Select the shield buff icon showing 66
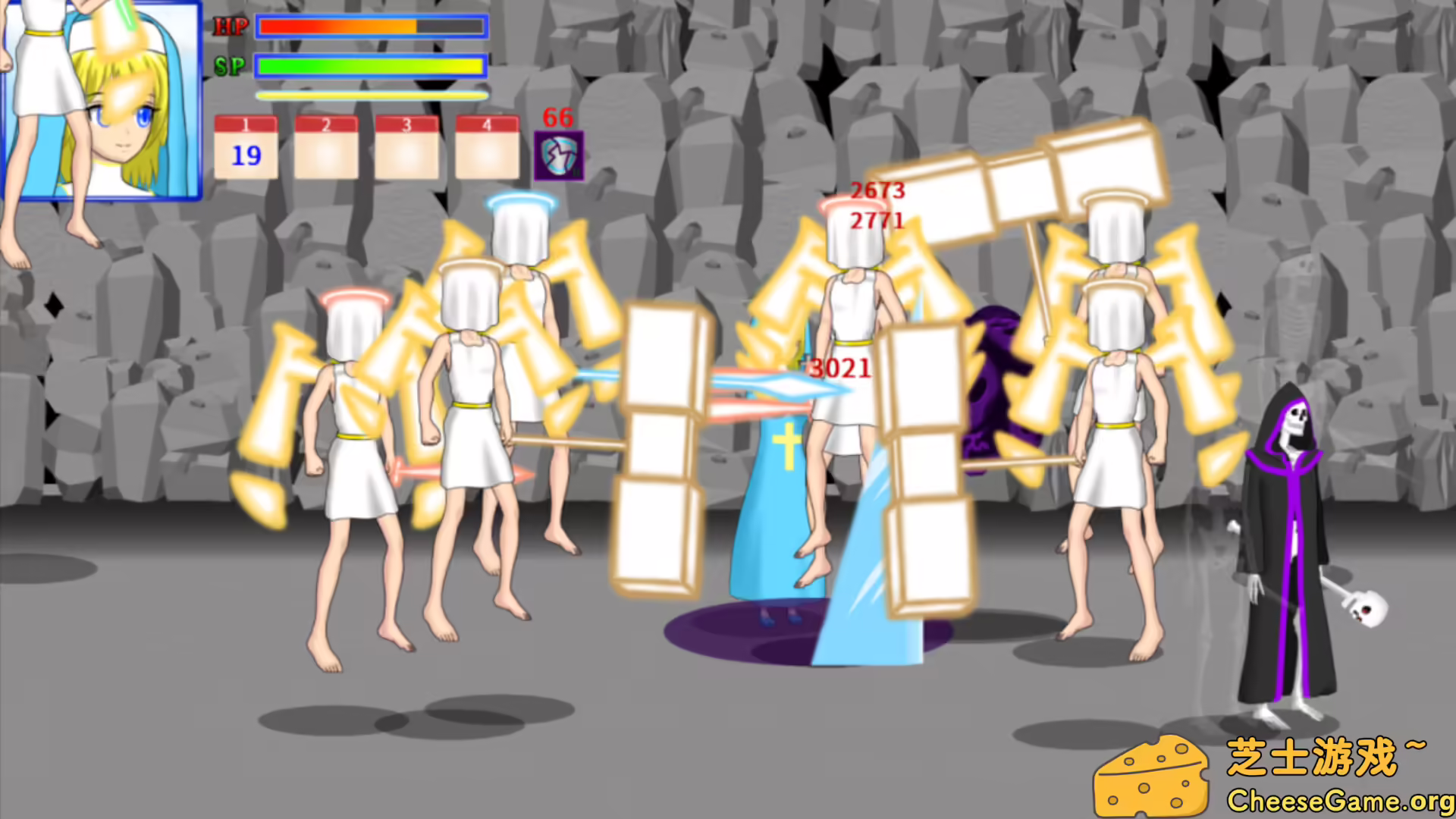 (x=559, y=154)
